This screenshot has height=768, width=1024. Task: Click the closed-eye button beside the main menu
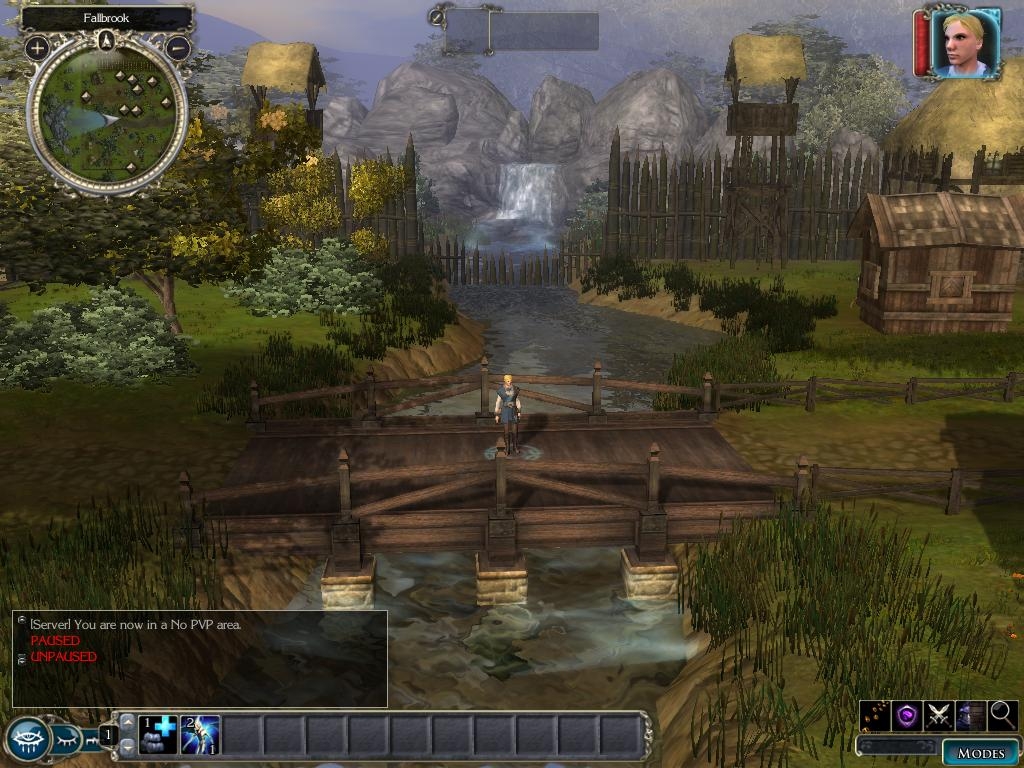coord(66,740)
